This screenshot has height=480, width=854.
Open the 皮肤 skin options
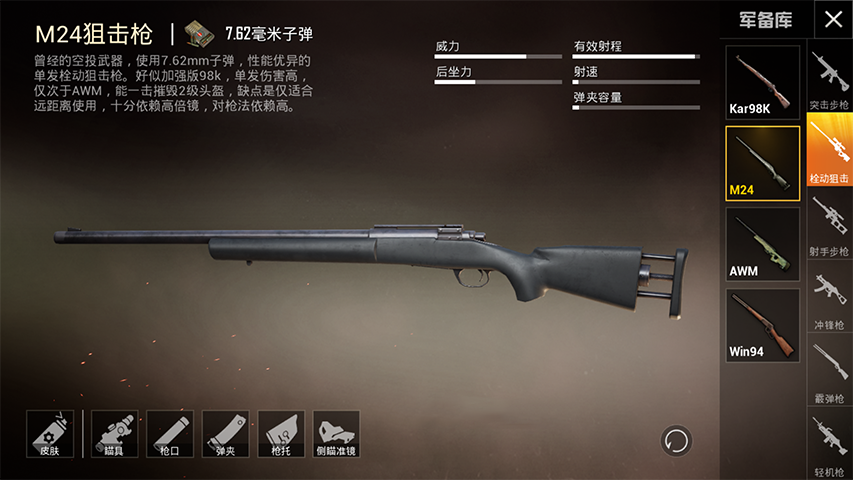tap(50, 434)
